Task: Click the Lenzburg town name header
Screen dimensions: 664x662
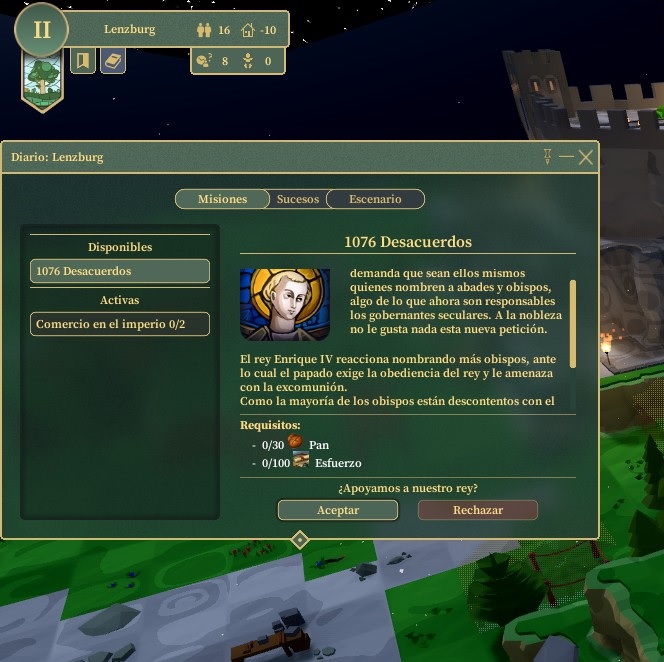Action: tap(130, 30)
